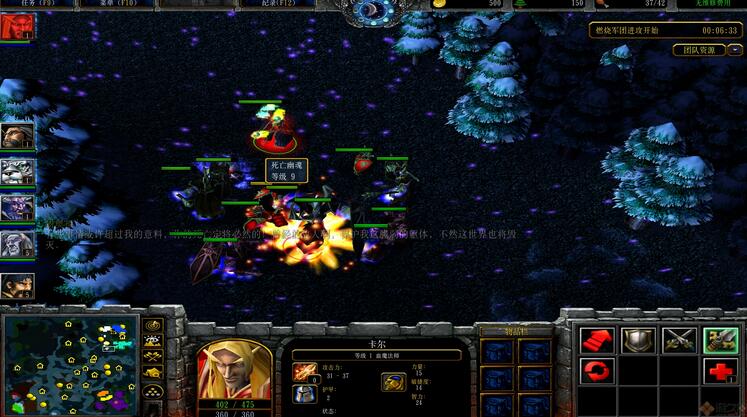Toggle the minimap terrain display button

coord(153,341)
